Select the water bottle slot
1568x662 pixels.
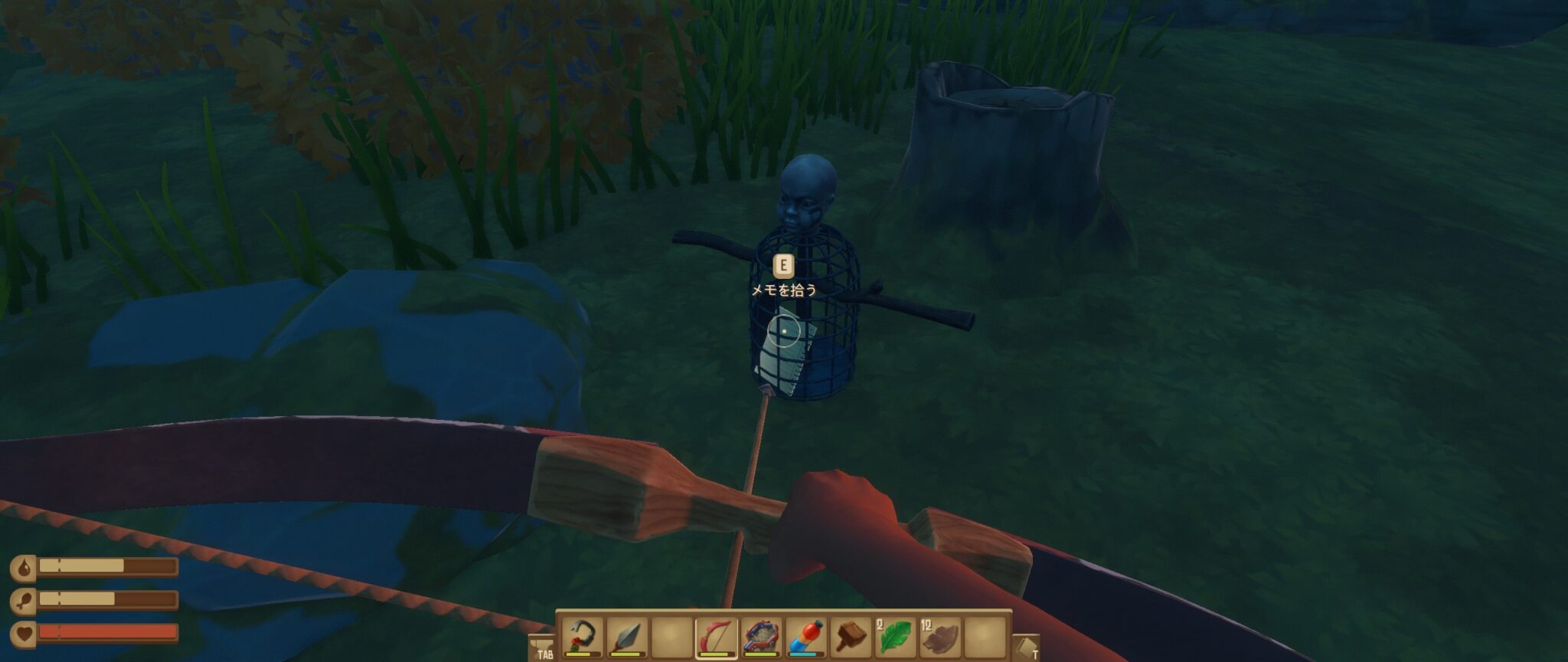(x=806, y=637)
